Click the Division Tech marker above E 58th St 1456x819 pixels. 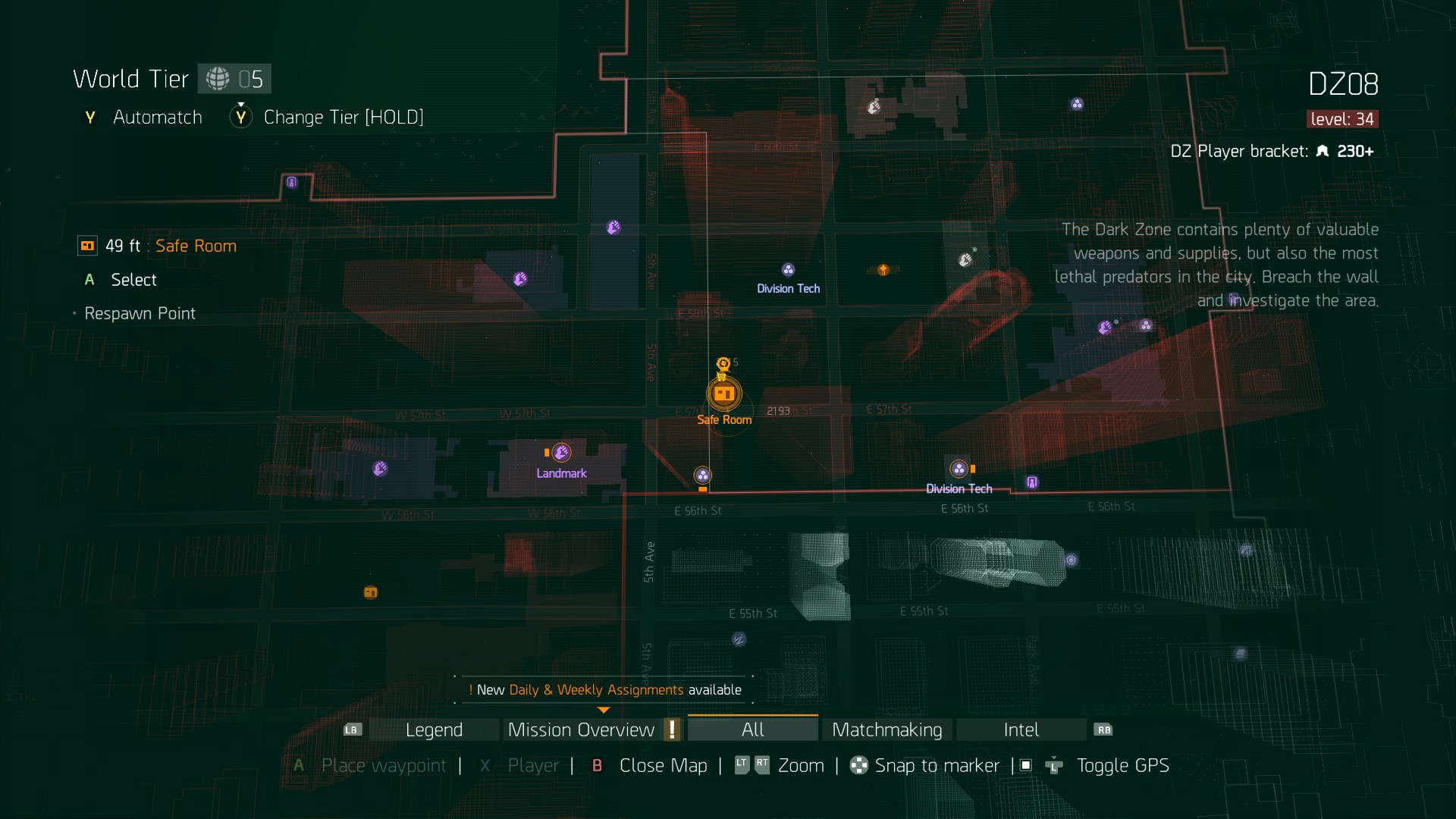coord(788,270)
